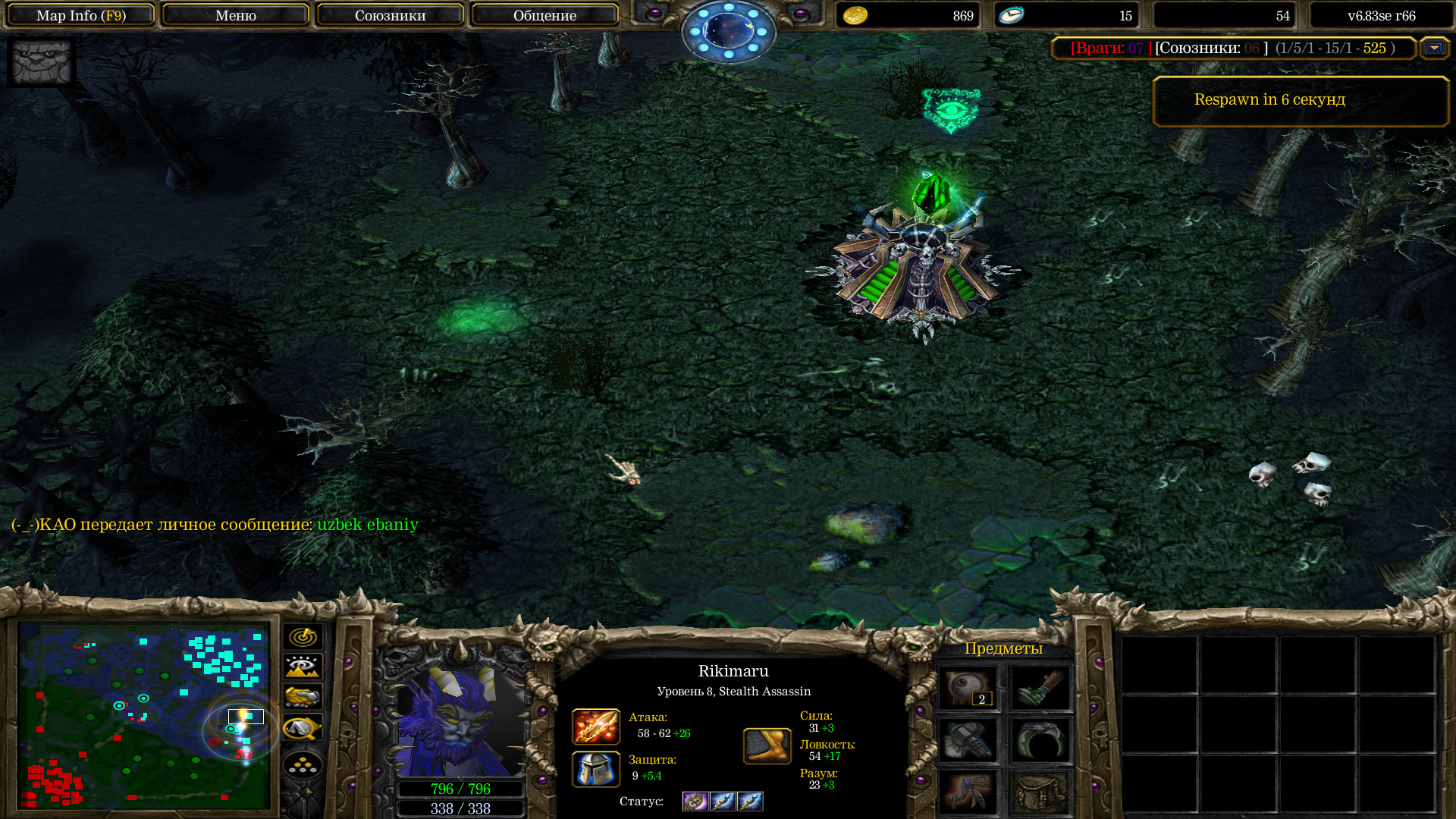Open the Общение chat log button

(x=544, y=15)
